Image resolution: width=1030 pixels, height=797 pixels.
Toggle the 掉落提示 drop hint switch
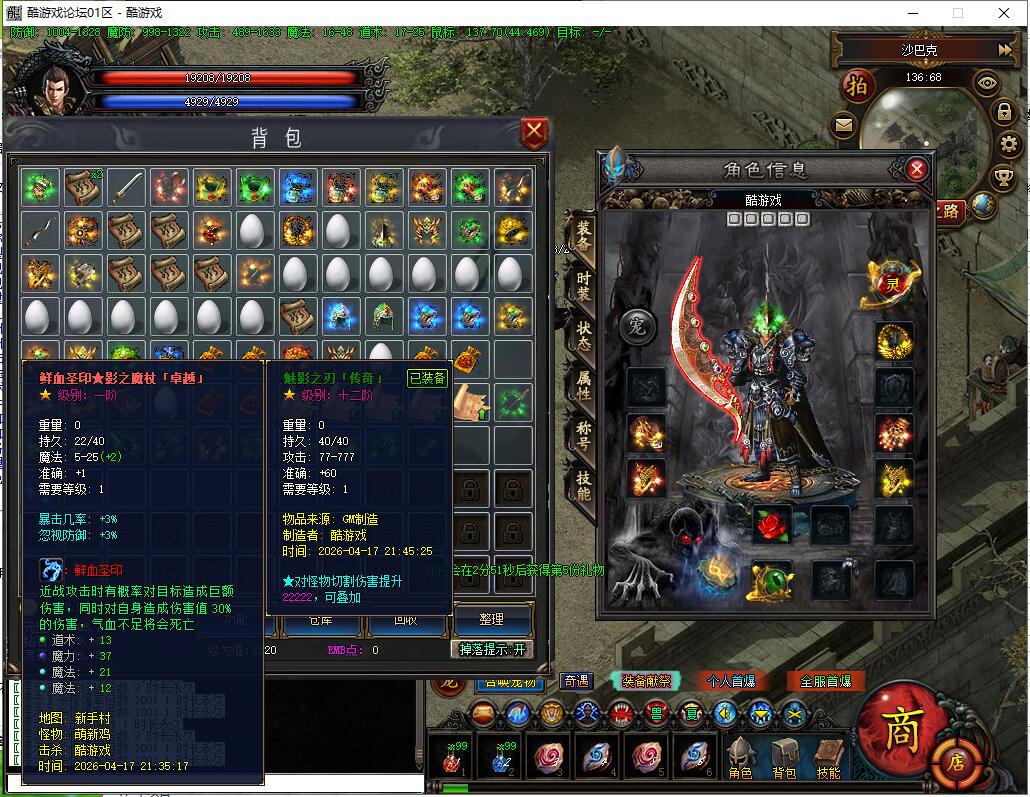tap(491, 649)
